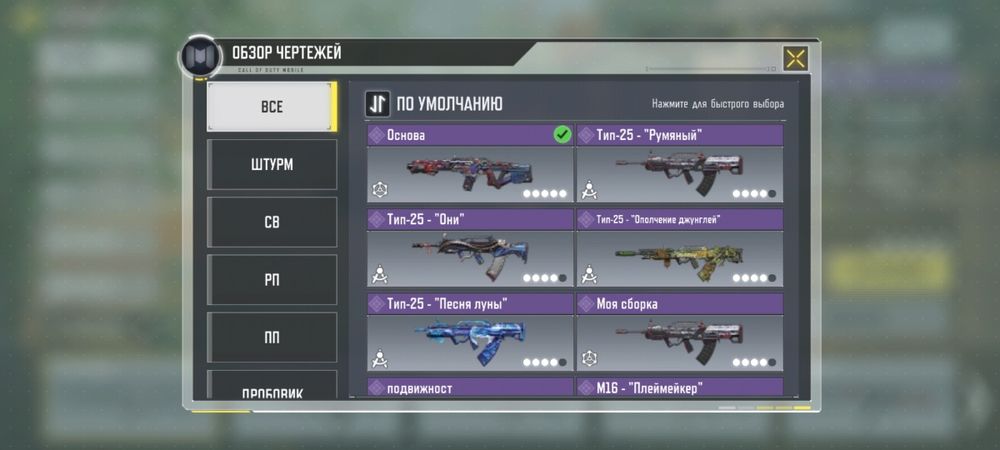Switch to the ВСЕ category tab

[x=271, y=106]
